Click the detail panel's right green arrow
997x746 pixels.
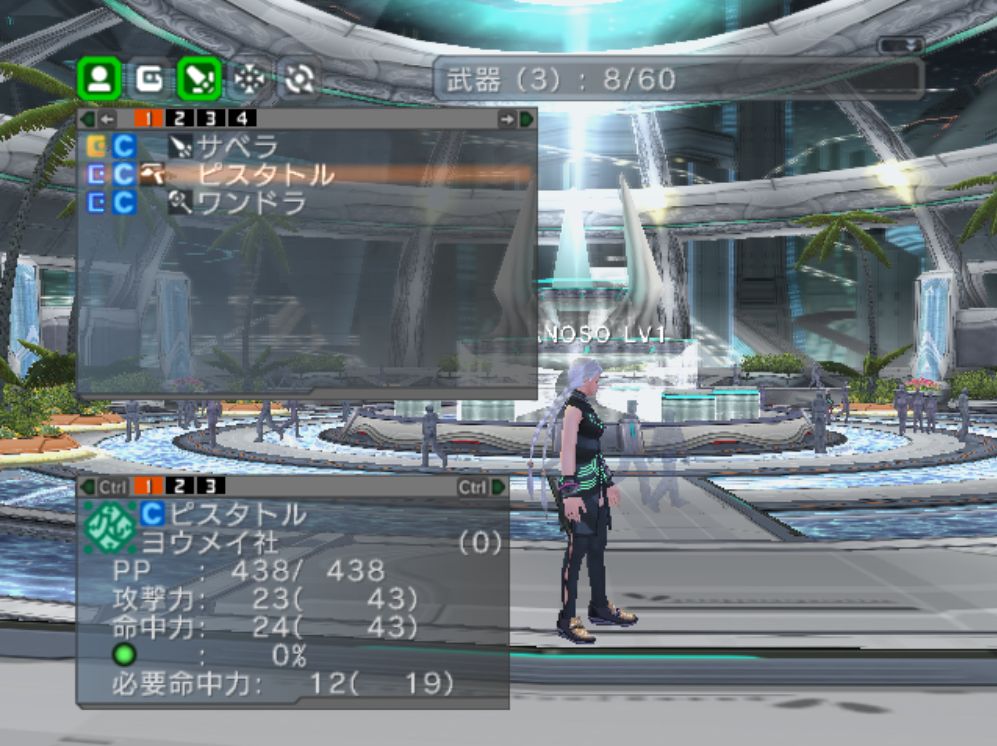pyautogui.click(x=498, y=487)
